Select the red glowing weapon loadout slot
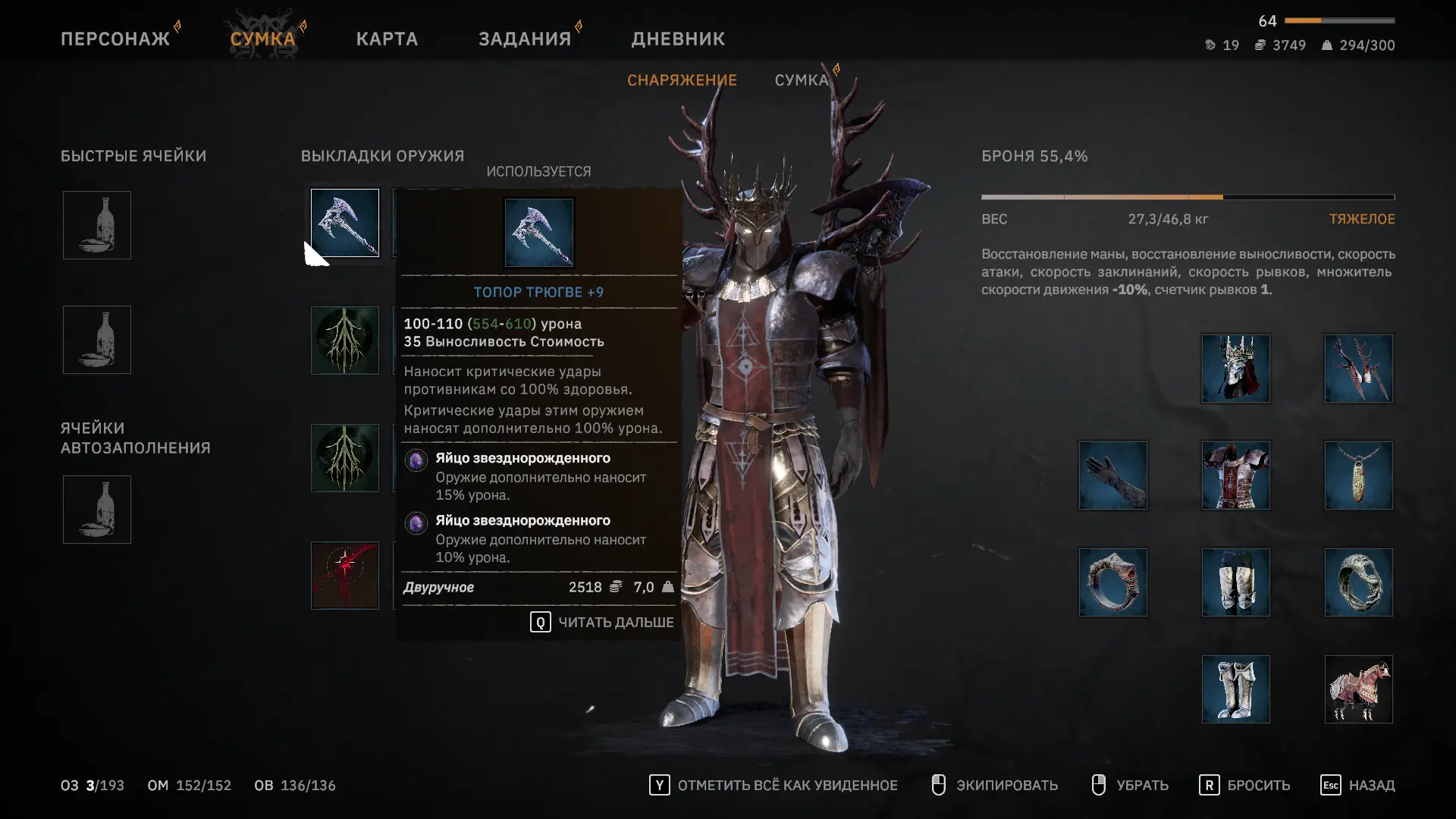Image resolution: width=1456 pixels, height=819 pixels. coord(345,576)
